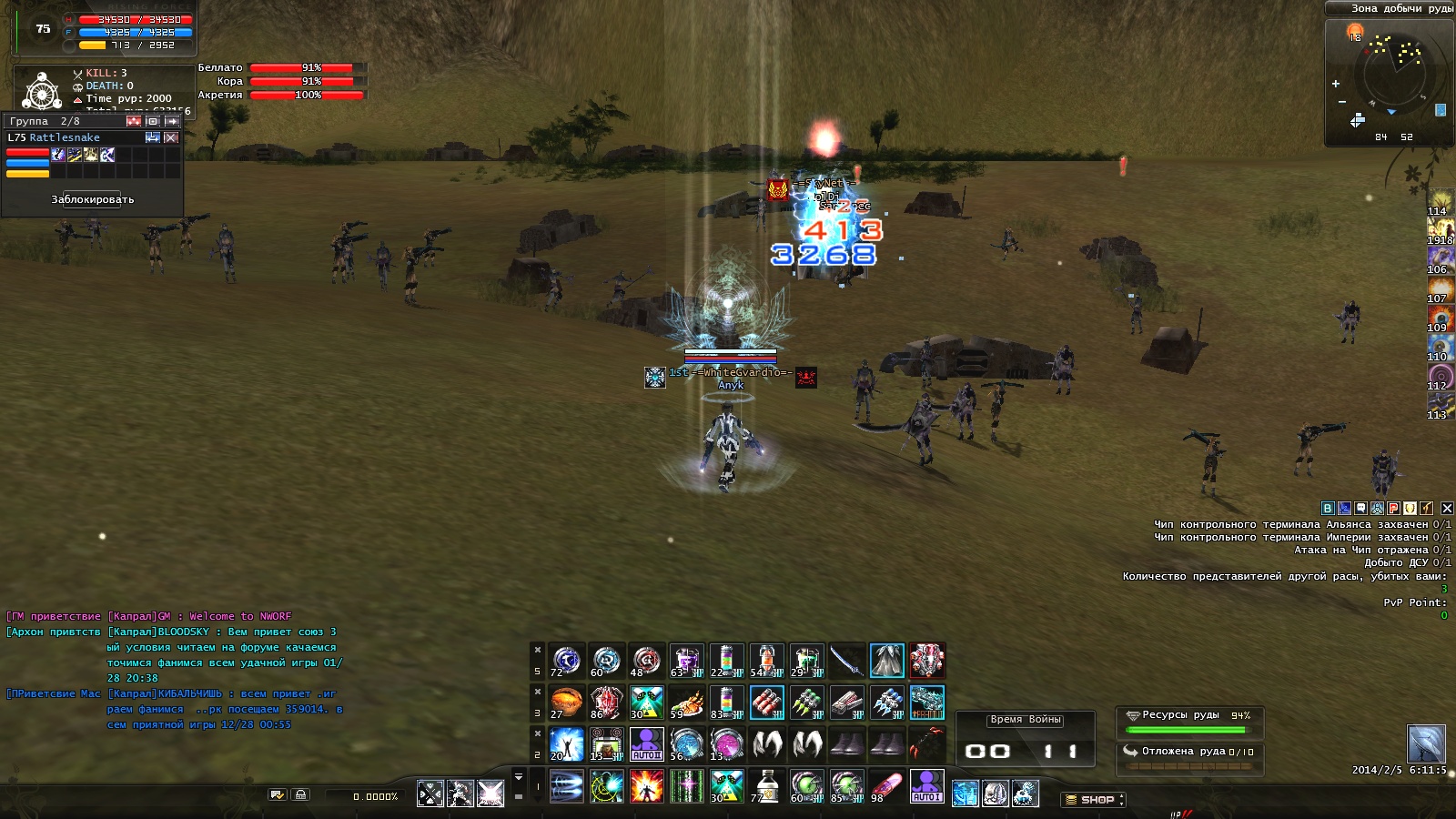1456x819 pixels.
Task: Use the pink capsule item stack of 98
Action: coord(886,786)
